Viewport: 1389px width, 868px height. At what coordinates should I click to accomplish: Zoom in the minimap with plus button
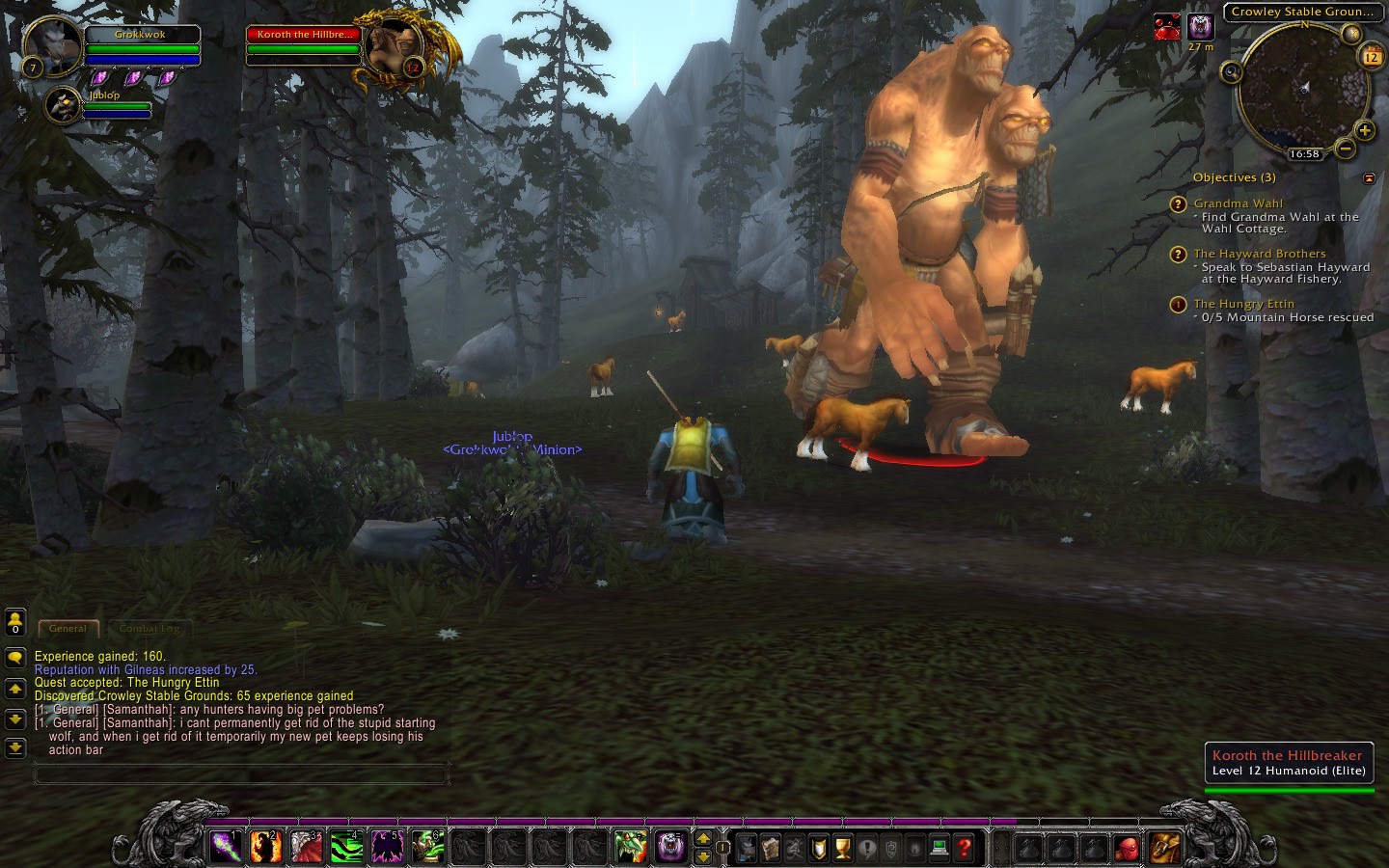click(x=1365, y=130)
